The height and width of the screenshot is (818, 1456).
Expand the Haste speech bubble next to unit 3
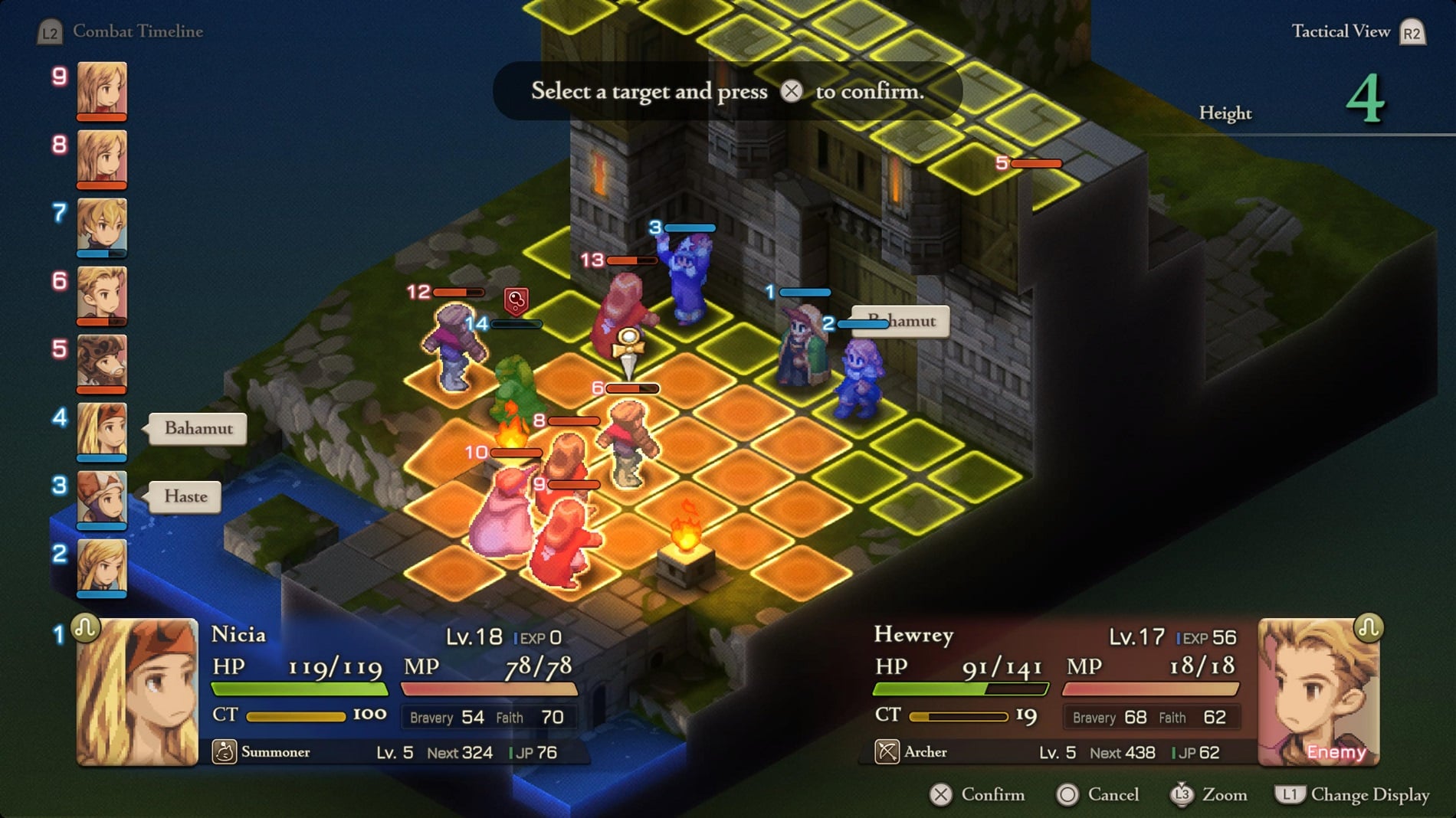[x=183, y=497]
